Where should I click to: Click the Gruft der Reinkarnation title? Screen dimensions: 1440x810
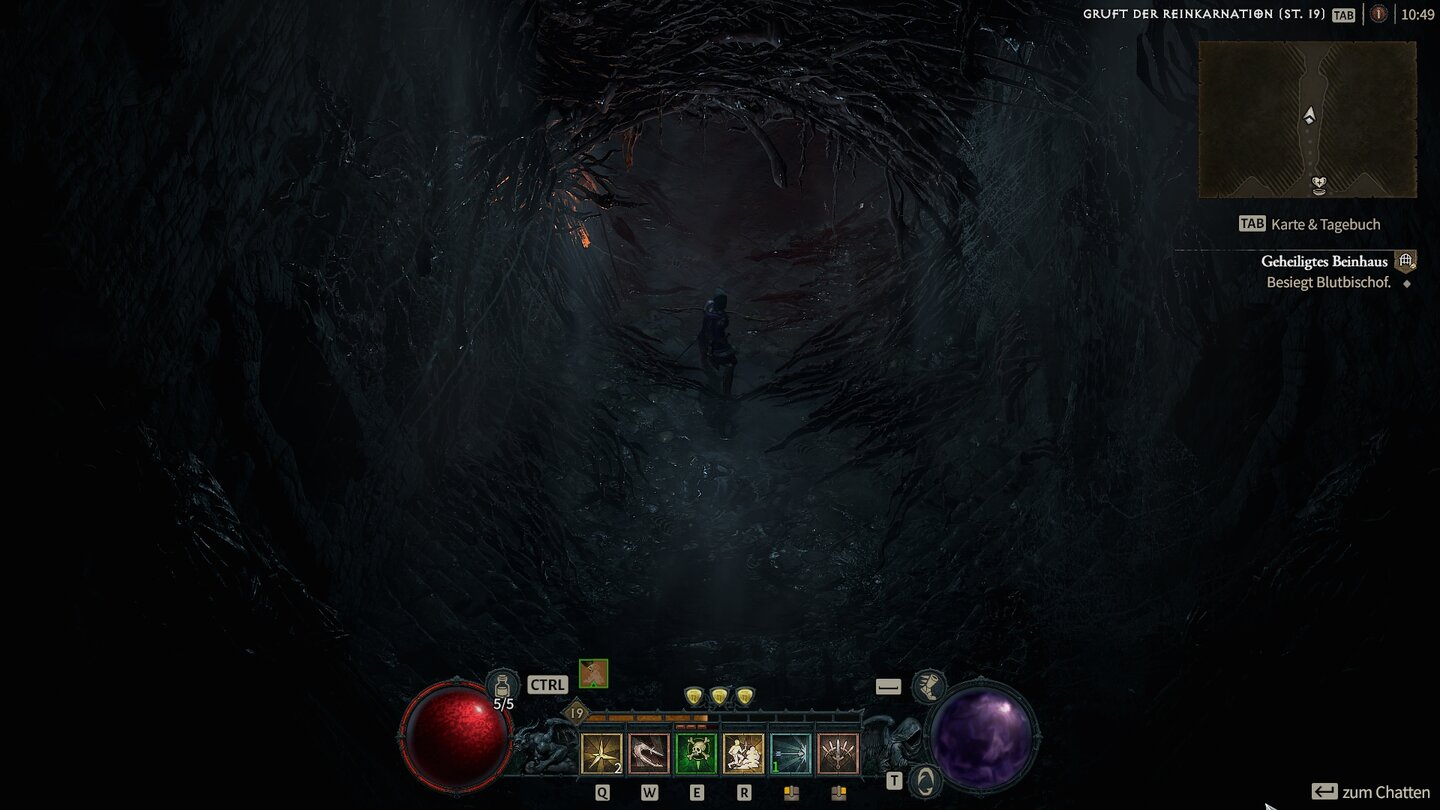coord(1200,15)
